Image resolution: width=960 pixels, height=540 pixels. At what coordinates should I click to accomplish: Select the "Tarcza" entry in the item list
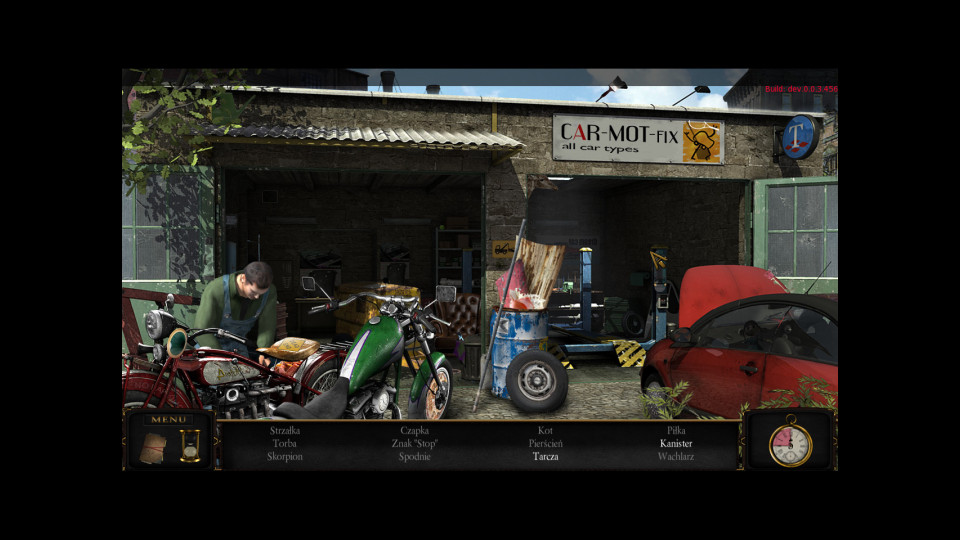(x=545, y=456)
